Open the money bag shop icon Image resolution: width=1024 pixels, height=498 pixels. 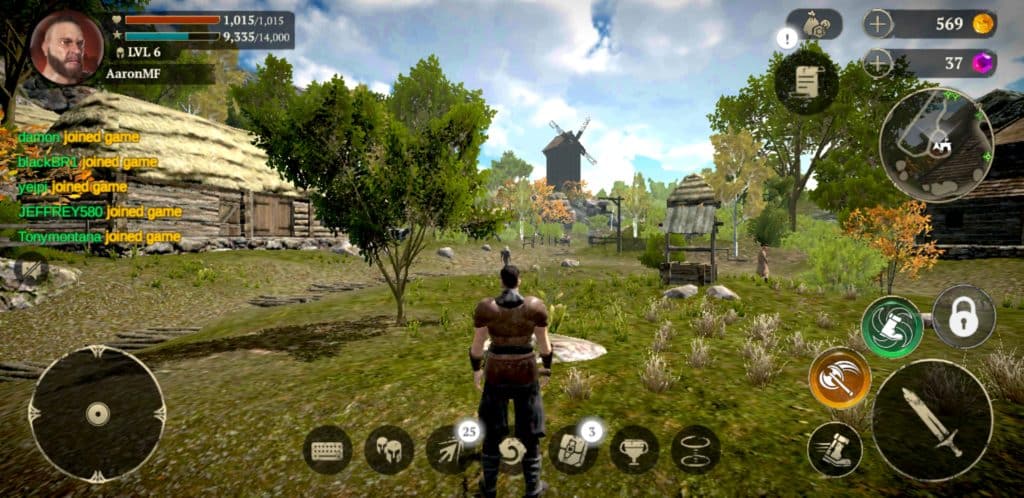[813, 24]
